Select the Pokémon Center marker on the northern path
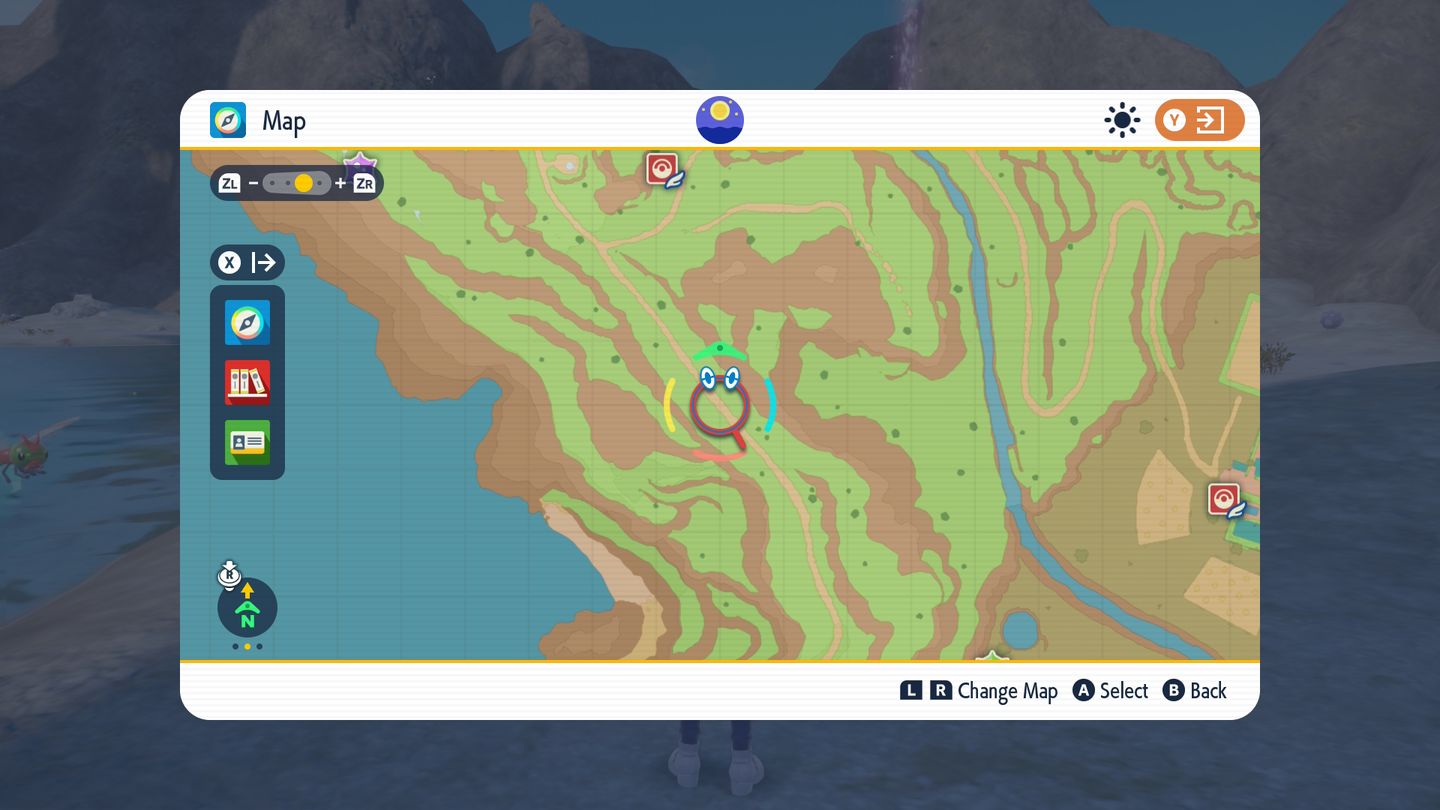Image resolution: width=1440 pixels, height=810 pixels. coord(662,169)
